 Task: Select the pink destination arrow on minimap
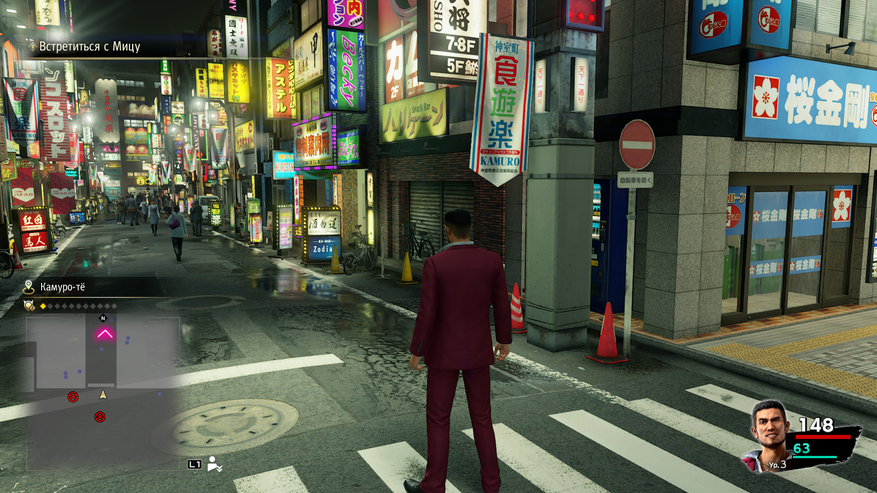click(104, 333)
